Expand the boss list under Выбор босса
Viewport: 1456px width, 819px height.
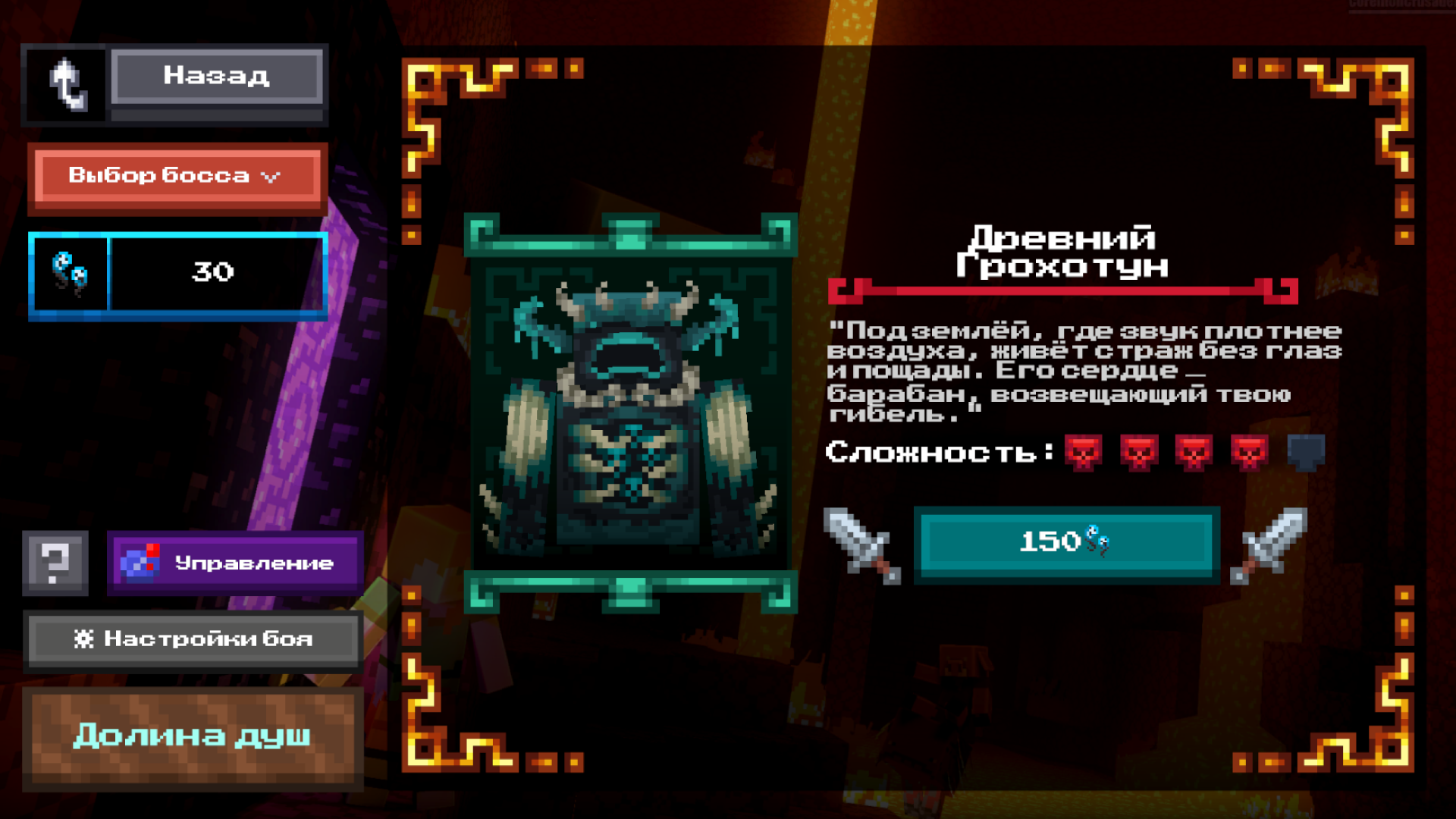[x=178, y=176]
